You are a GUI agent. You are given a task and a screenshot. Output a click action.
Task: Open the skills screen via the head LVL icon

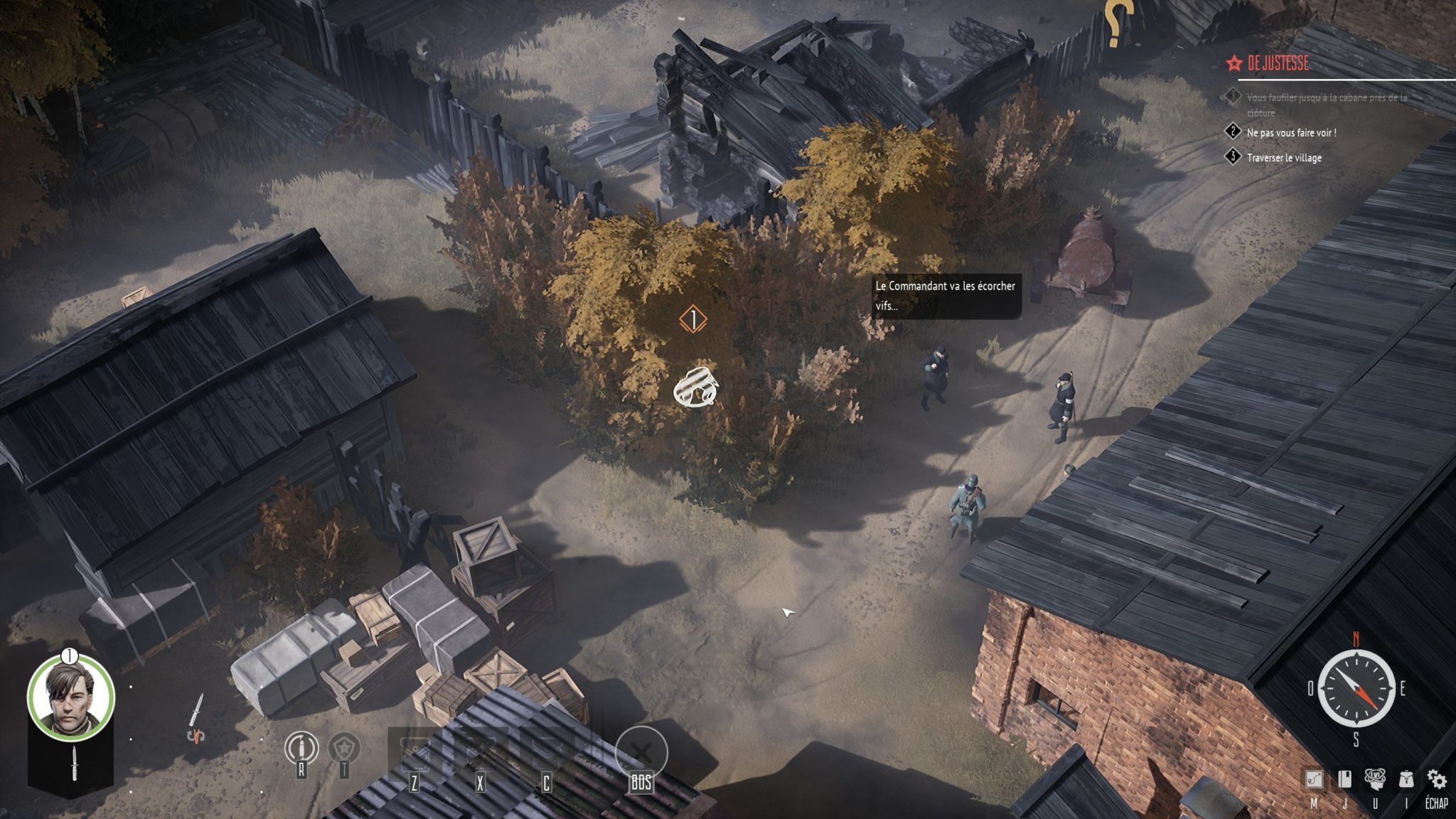1375,778
